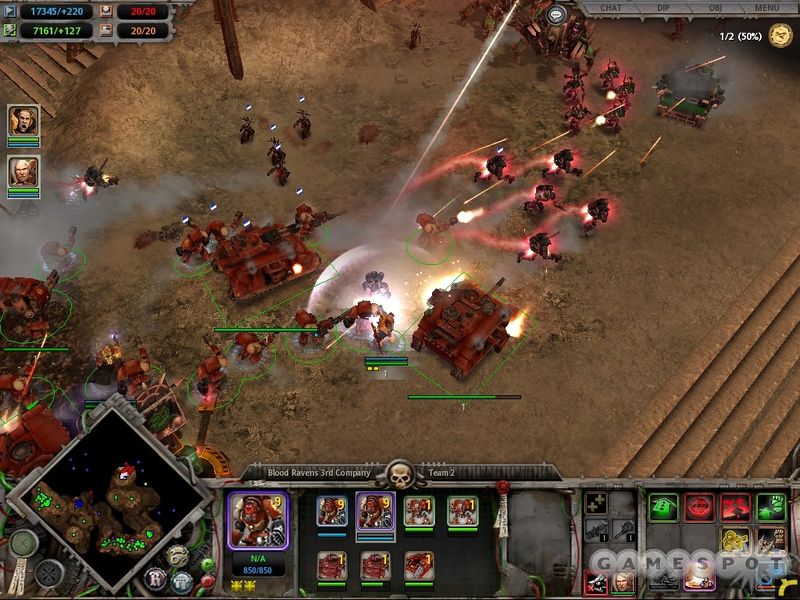Open the game MENU
Image resolution: width=800 pixels, height=600 pixels.
(767, 8)
